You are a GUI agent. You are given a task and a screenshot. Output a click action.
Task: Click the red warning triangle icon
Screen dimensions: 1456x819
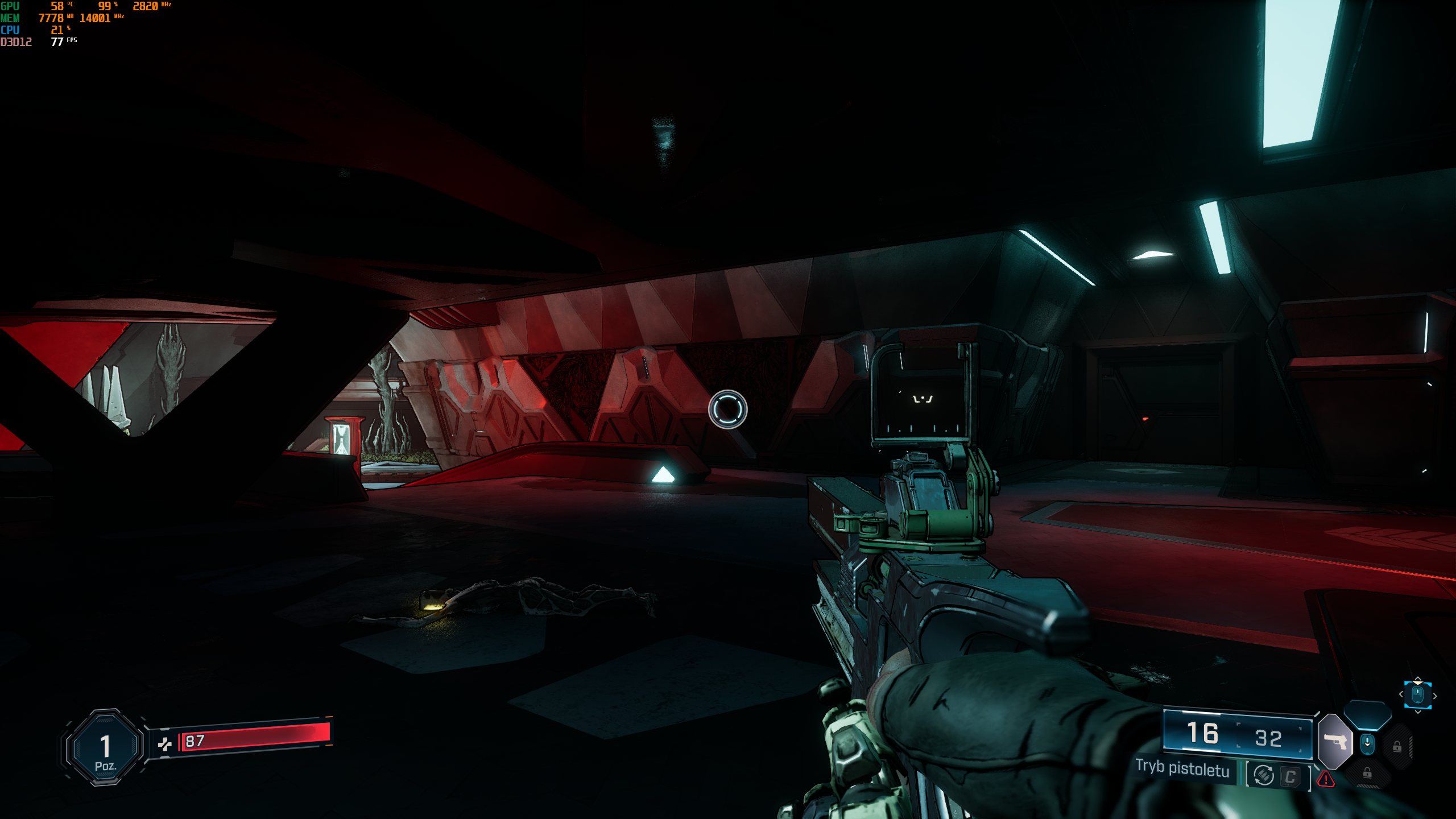pos(1326,779)
